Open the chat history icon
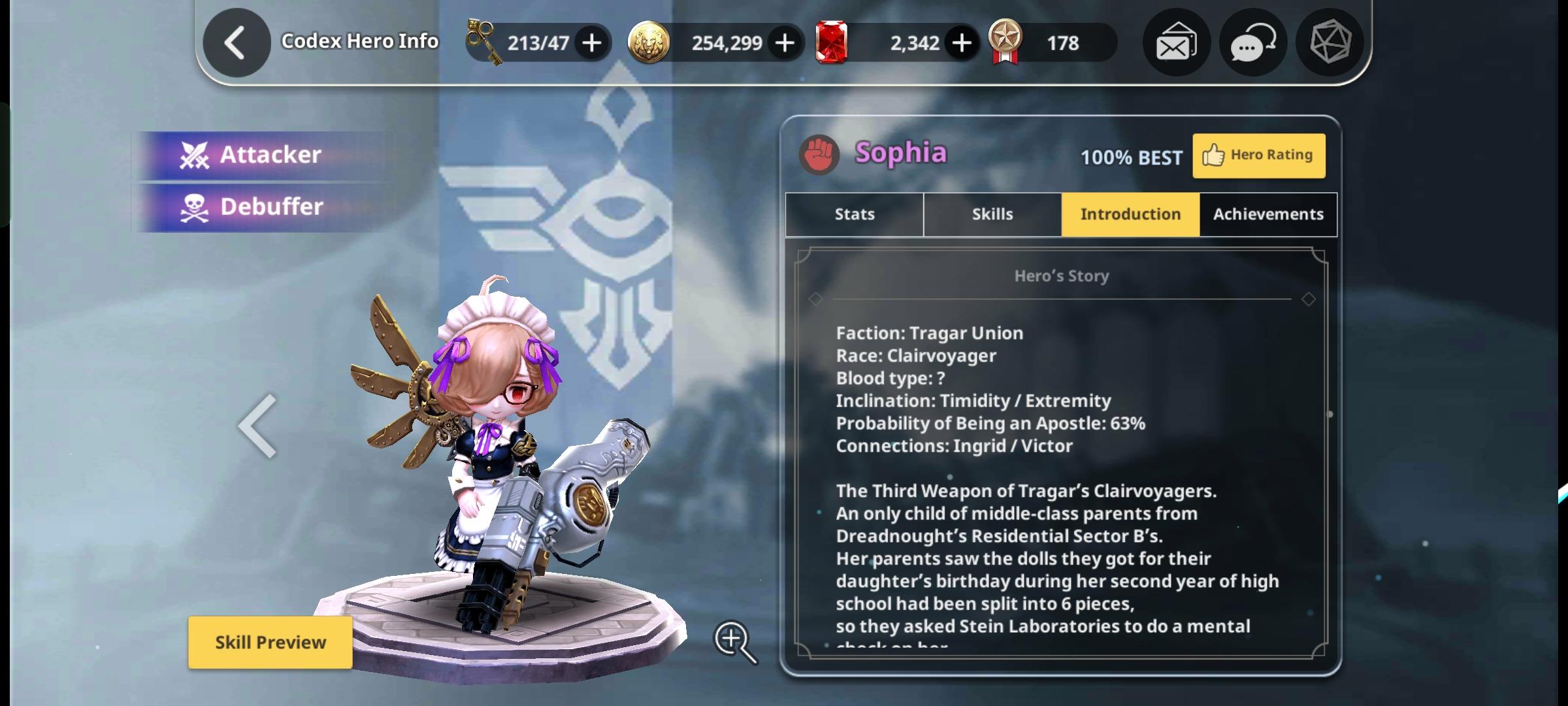 [x=1252, y=42]
